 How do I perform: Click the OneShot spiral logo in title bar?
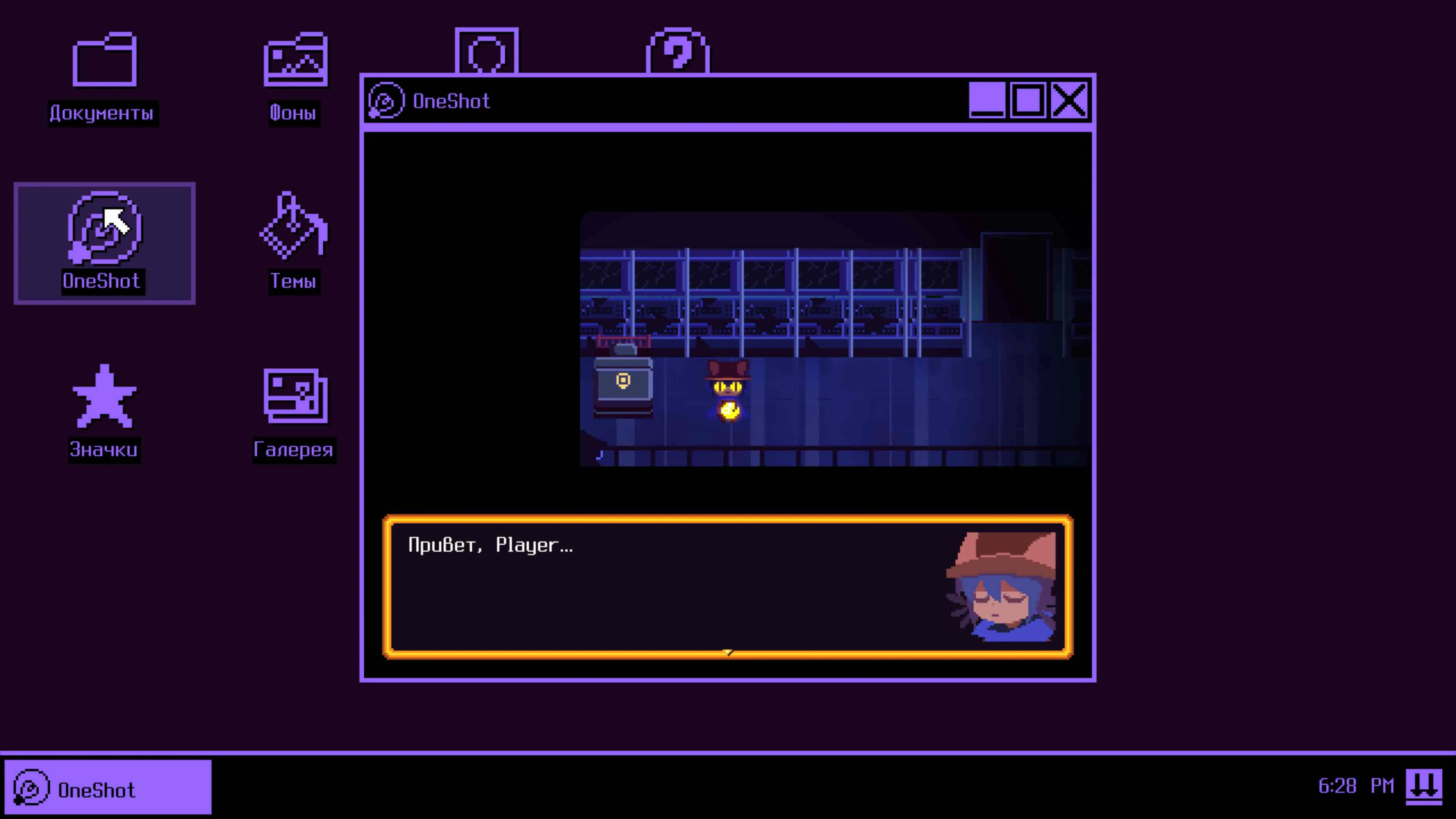(386, 100)
